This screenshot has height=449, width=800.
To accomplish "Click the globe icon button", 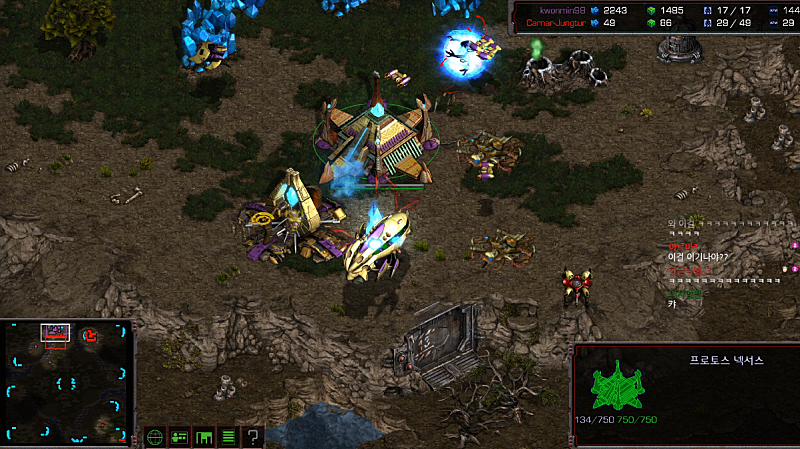I will point(155,436).
